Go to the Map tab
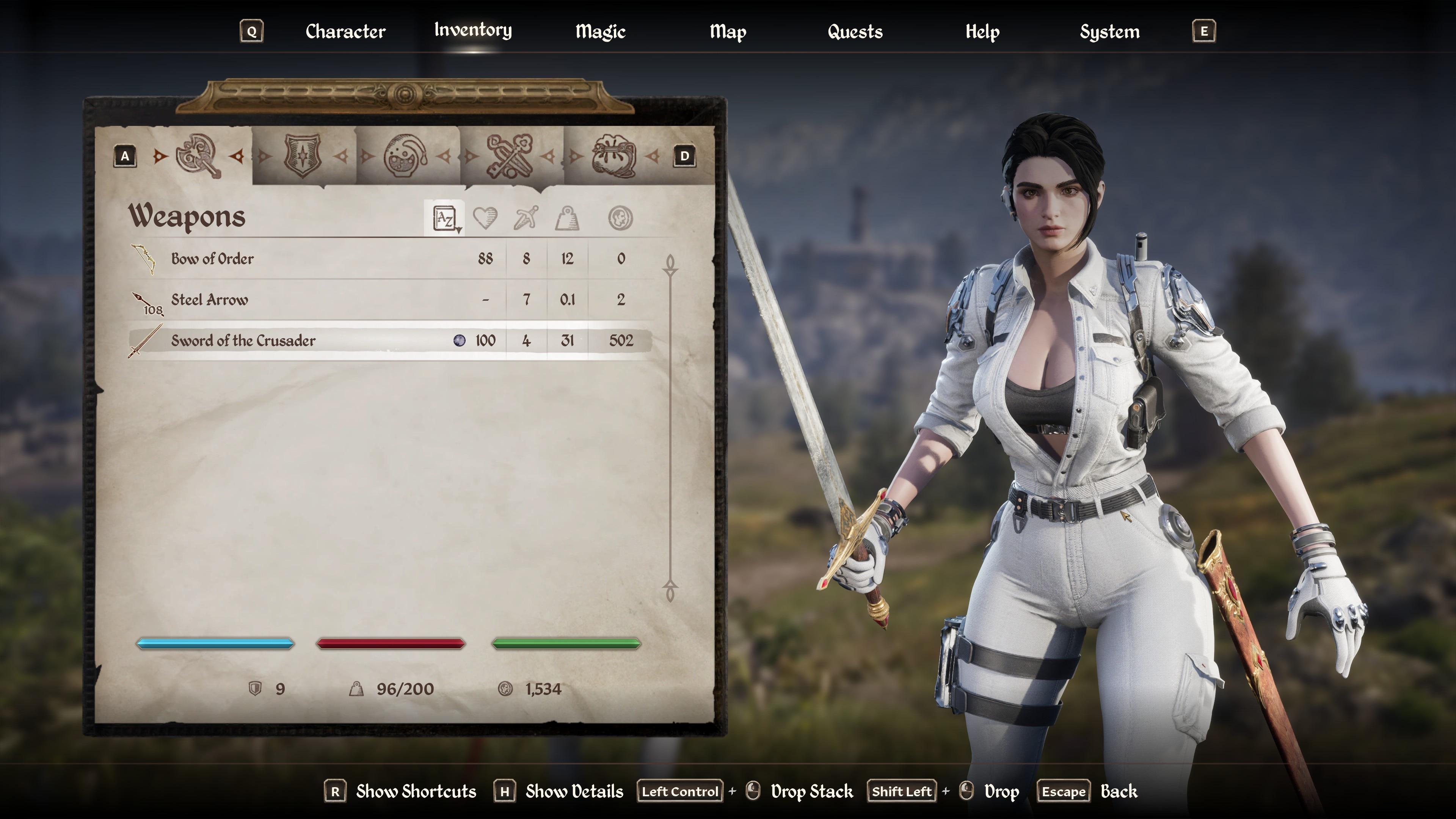1456x819 pixels. [728, 31]
